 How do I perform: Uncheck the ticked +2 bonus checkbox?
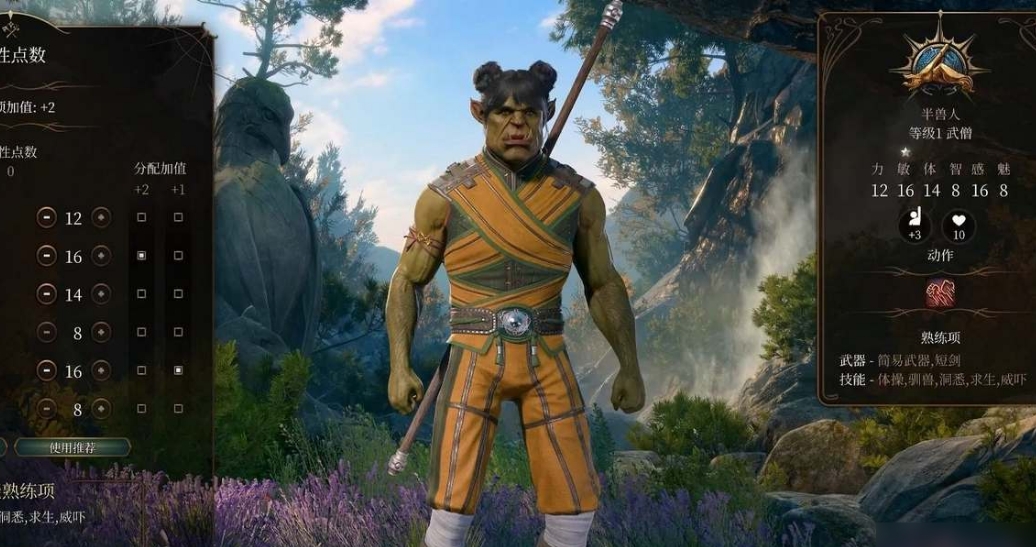pos(141,256)
